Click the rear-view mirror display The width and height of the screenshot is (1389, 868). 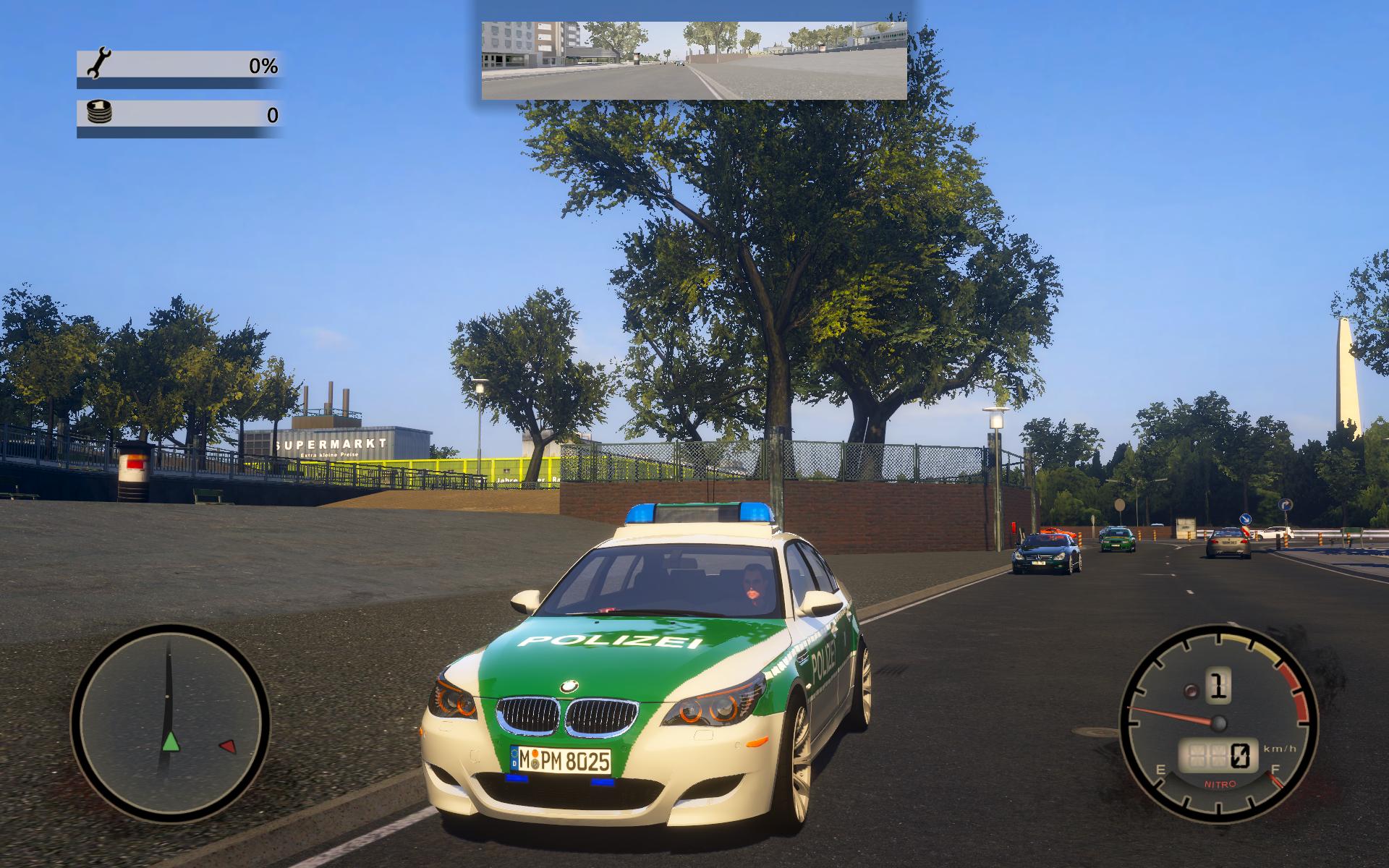[694, 60]
